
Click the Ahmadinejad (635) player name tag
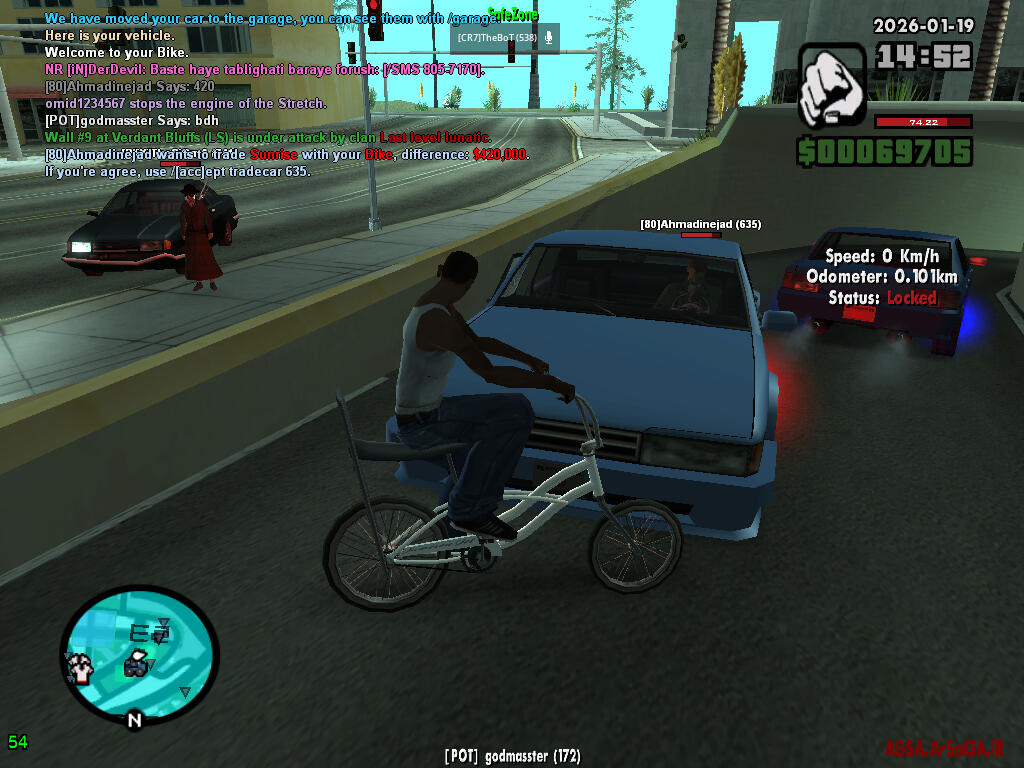(700, 225)
